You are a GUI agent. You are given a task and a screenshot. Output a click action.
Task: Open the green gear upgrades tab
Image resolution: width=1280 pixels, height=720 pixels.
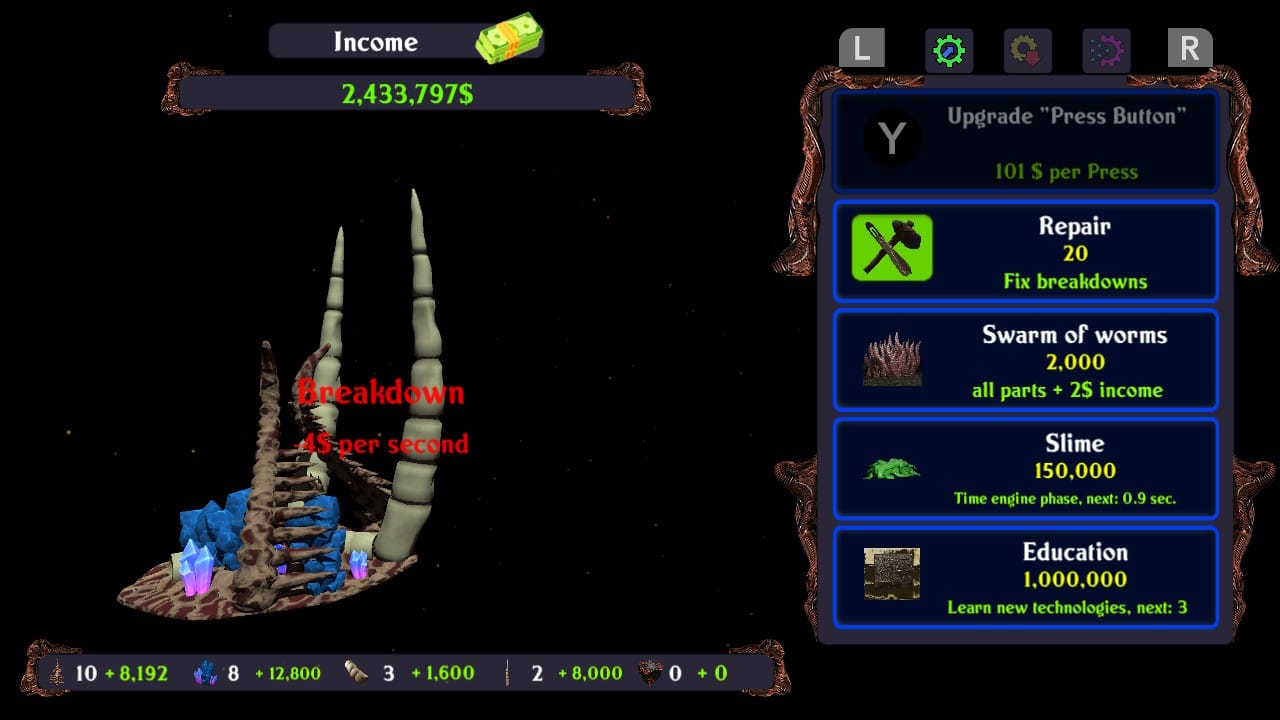point(948,50)
